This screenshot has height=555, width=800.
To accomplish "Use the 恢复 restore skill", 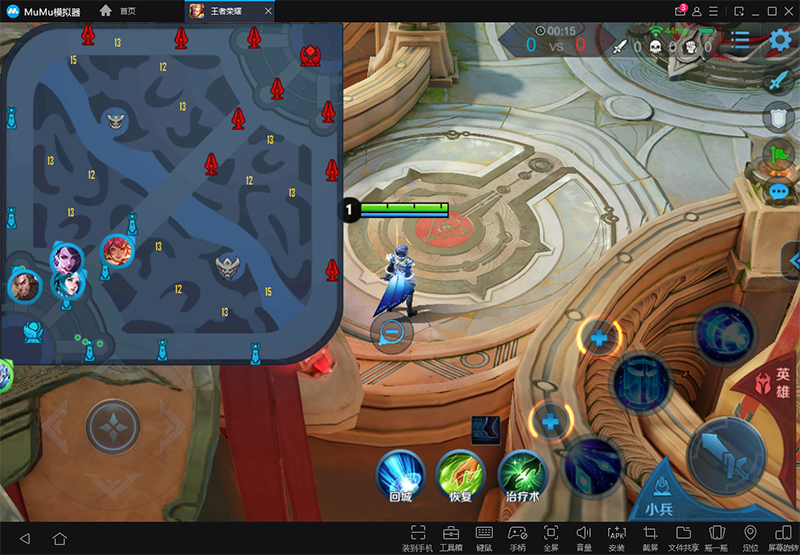I will [x=460, y=472].
